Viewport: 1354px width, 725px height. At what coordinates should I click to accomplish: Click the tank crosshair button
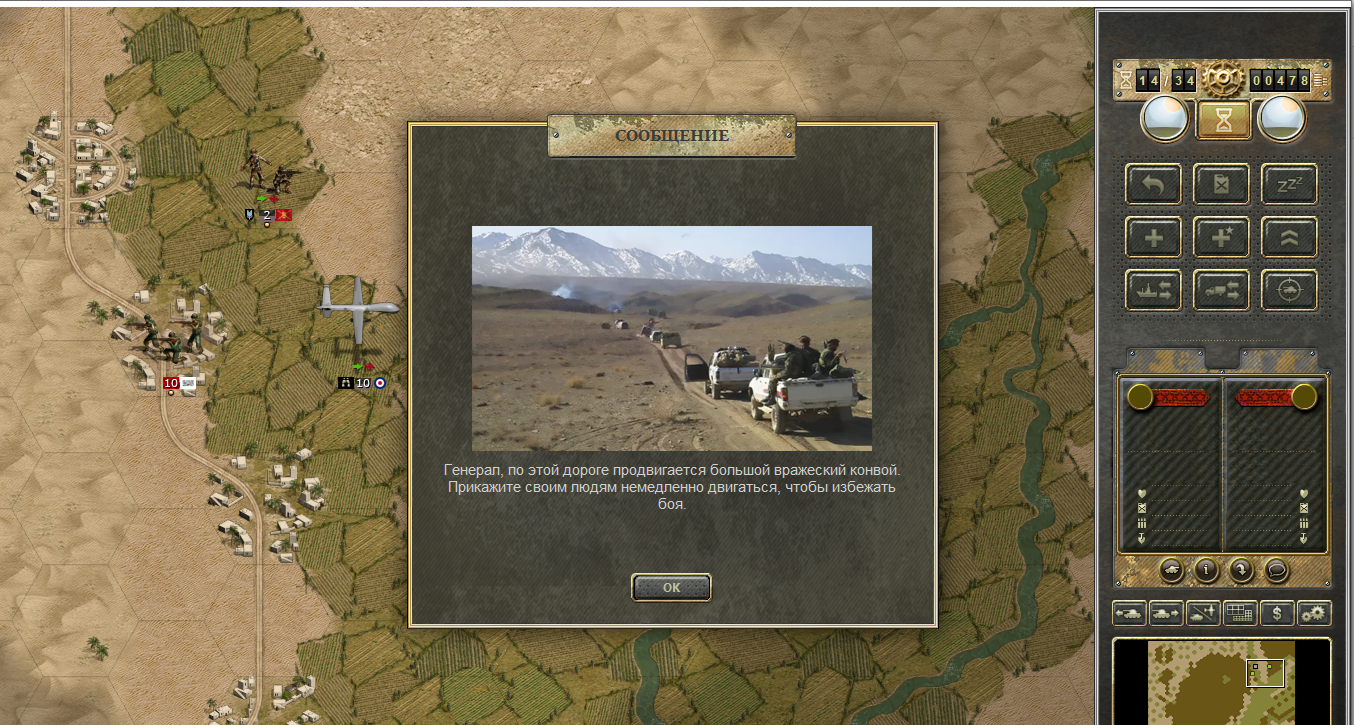pyautogui.click(x=1289, y=290)
